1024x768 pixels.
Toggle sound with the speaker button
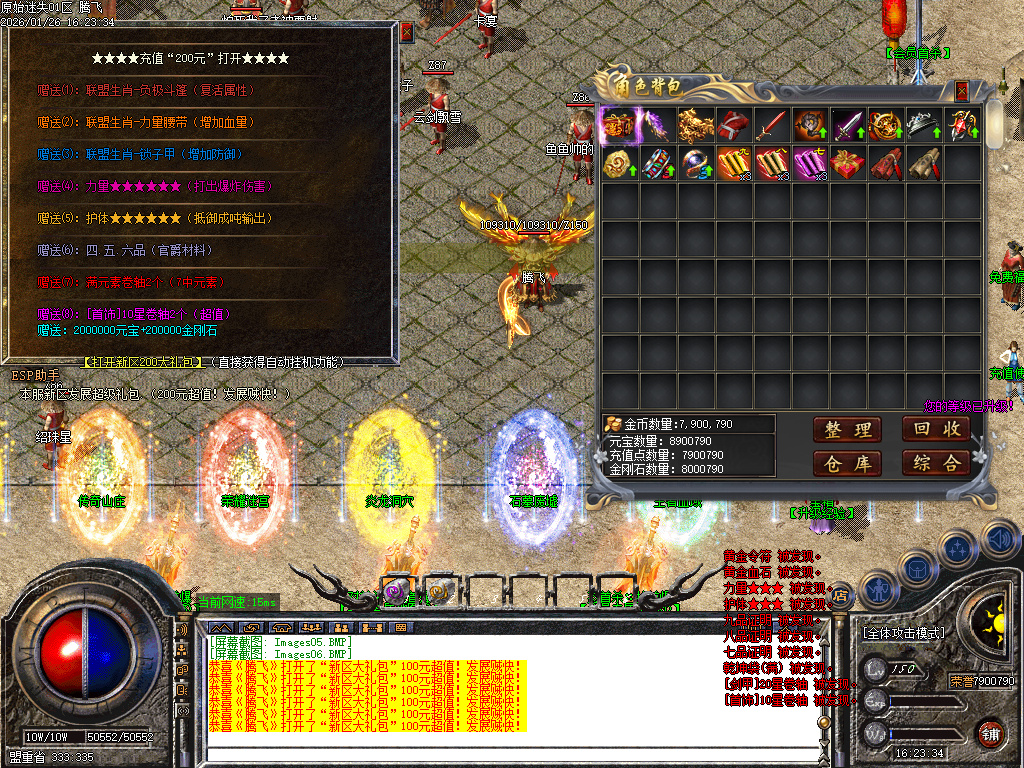click(x=999, y=540)
